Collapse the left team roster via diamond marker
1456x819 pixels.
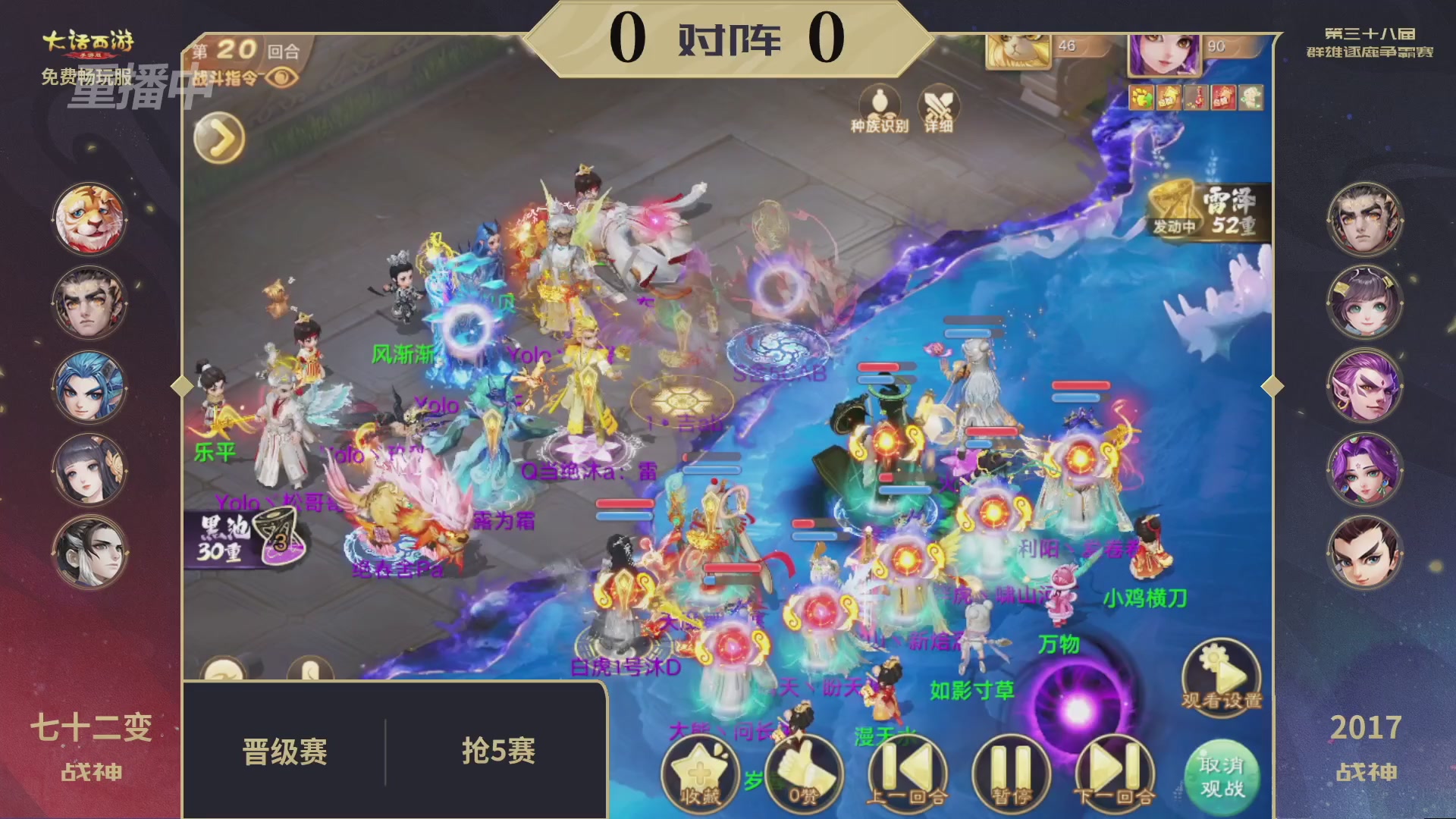pos(180,385)
